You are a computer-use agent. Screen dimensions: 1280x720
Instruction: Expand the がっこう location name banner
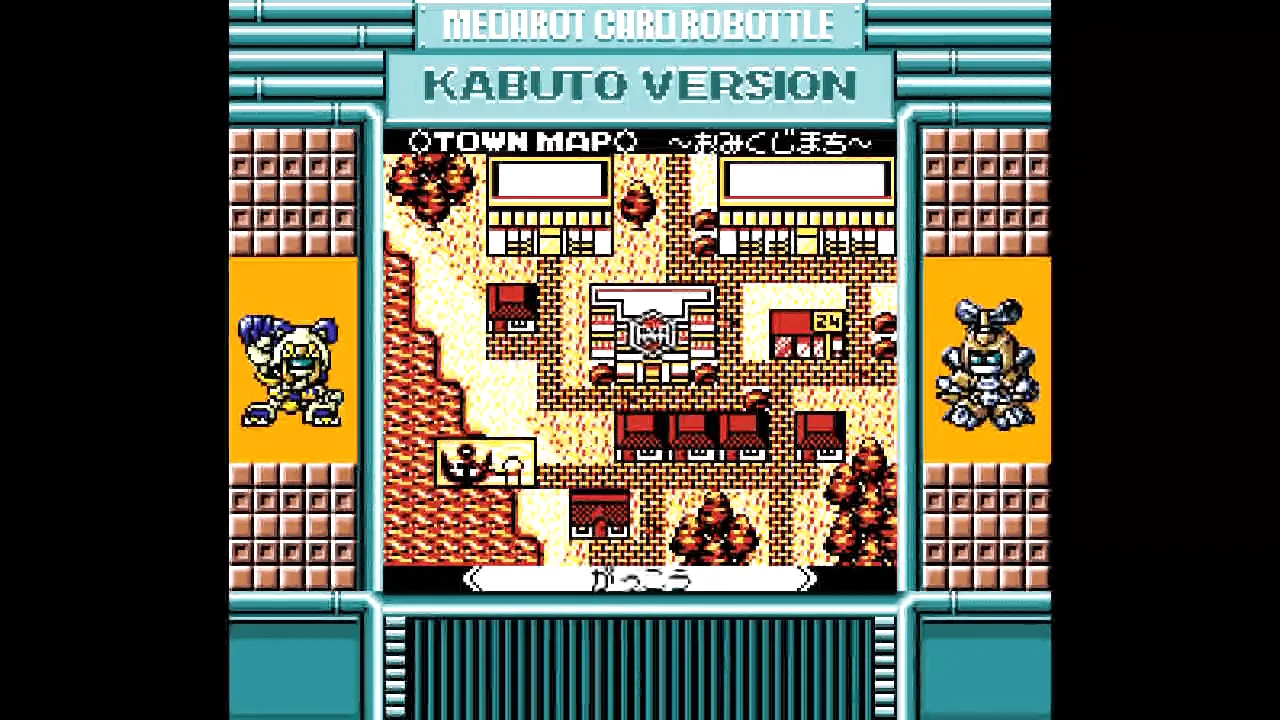pyautogui.click(x=640, y=580)
